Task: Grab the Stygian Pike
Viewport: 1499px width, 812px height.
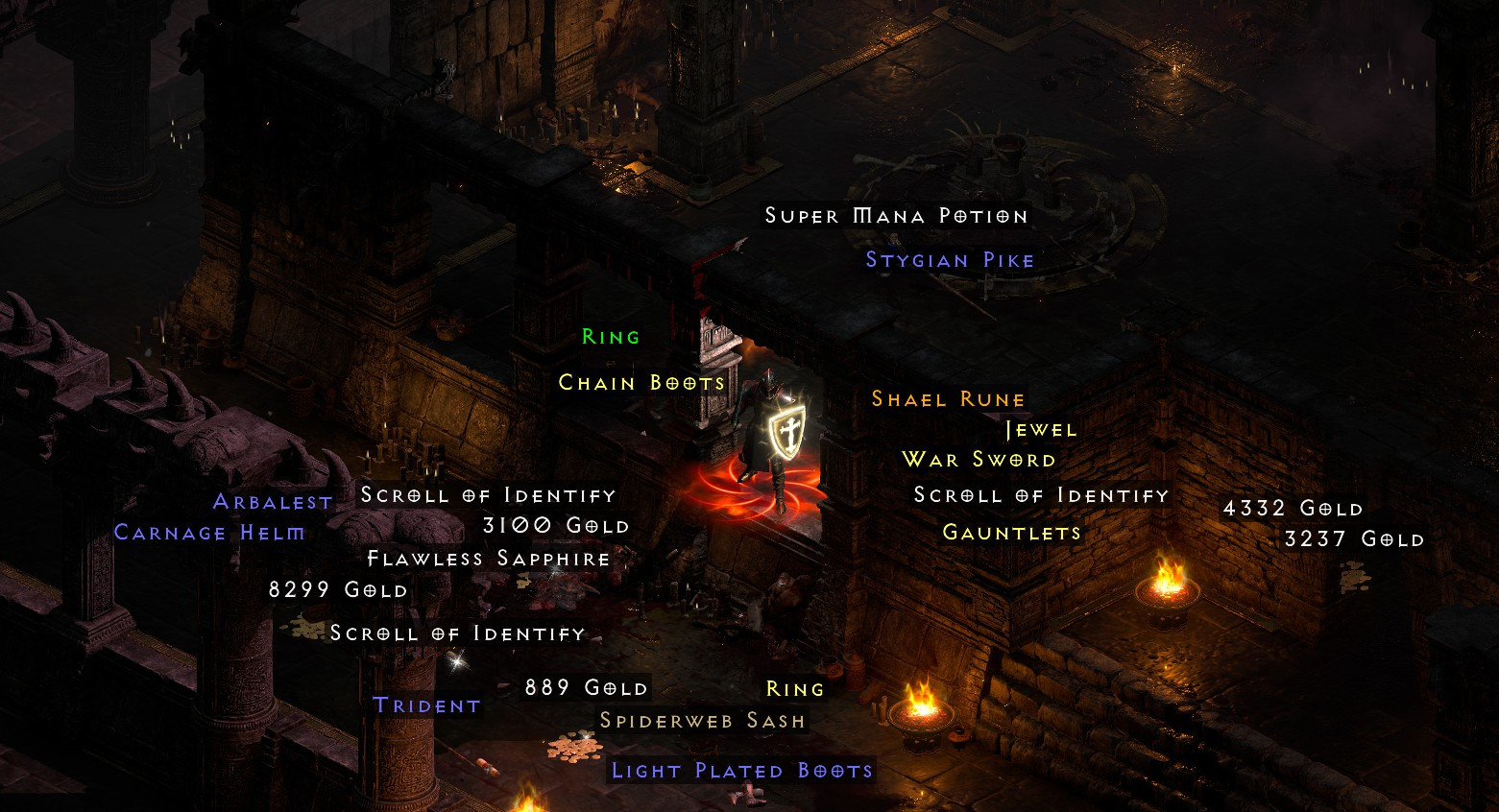Action: pos(949,259)
